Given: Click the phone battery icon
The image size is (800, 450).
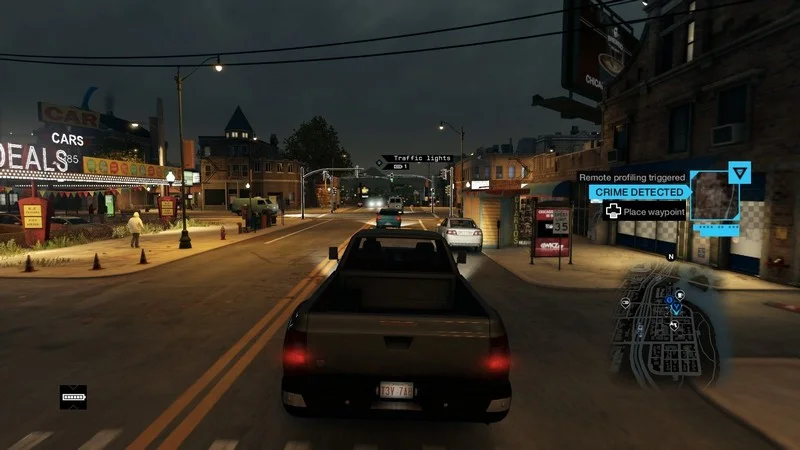Looking at the screenshot, I should click(73, 397).
